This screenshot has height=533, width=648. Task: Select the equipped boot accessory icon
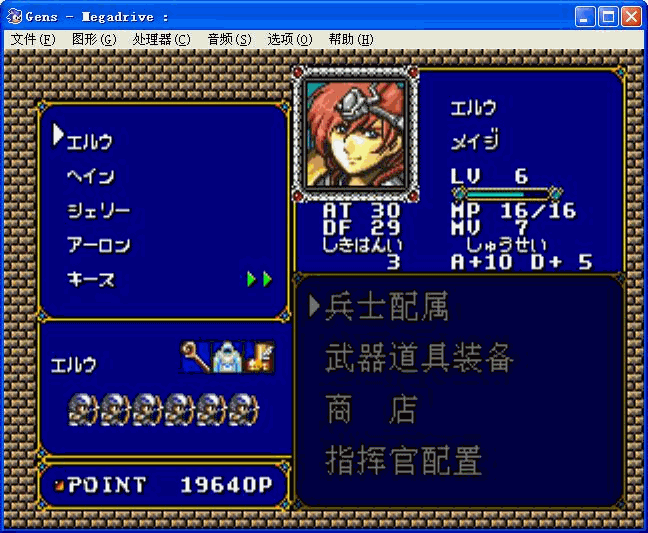point(260,357)
